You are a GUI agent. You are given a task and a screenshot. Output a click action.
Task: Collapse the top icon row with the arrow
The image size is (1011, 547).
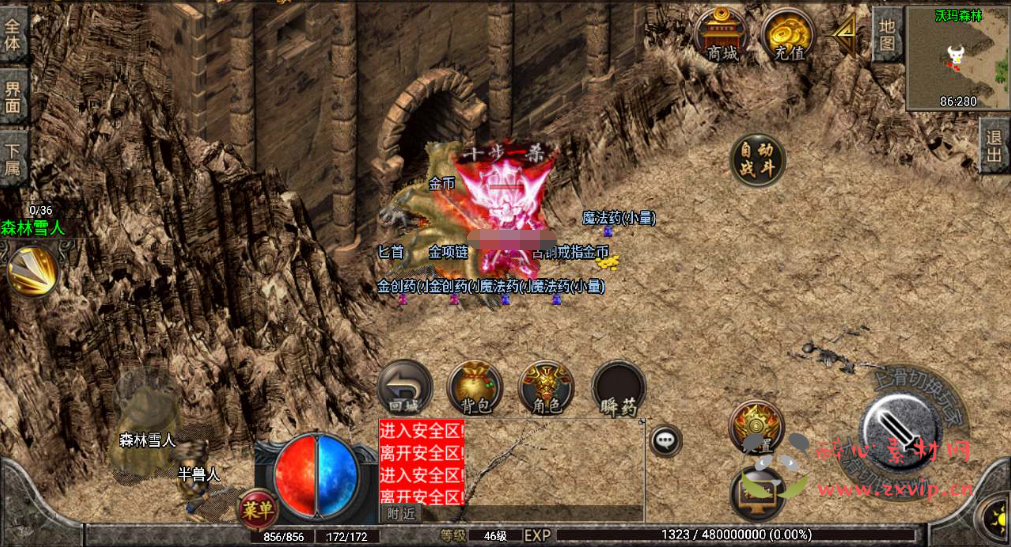click(846, 34)
